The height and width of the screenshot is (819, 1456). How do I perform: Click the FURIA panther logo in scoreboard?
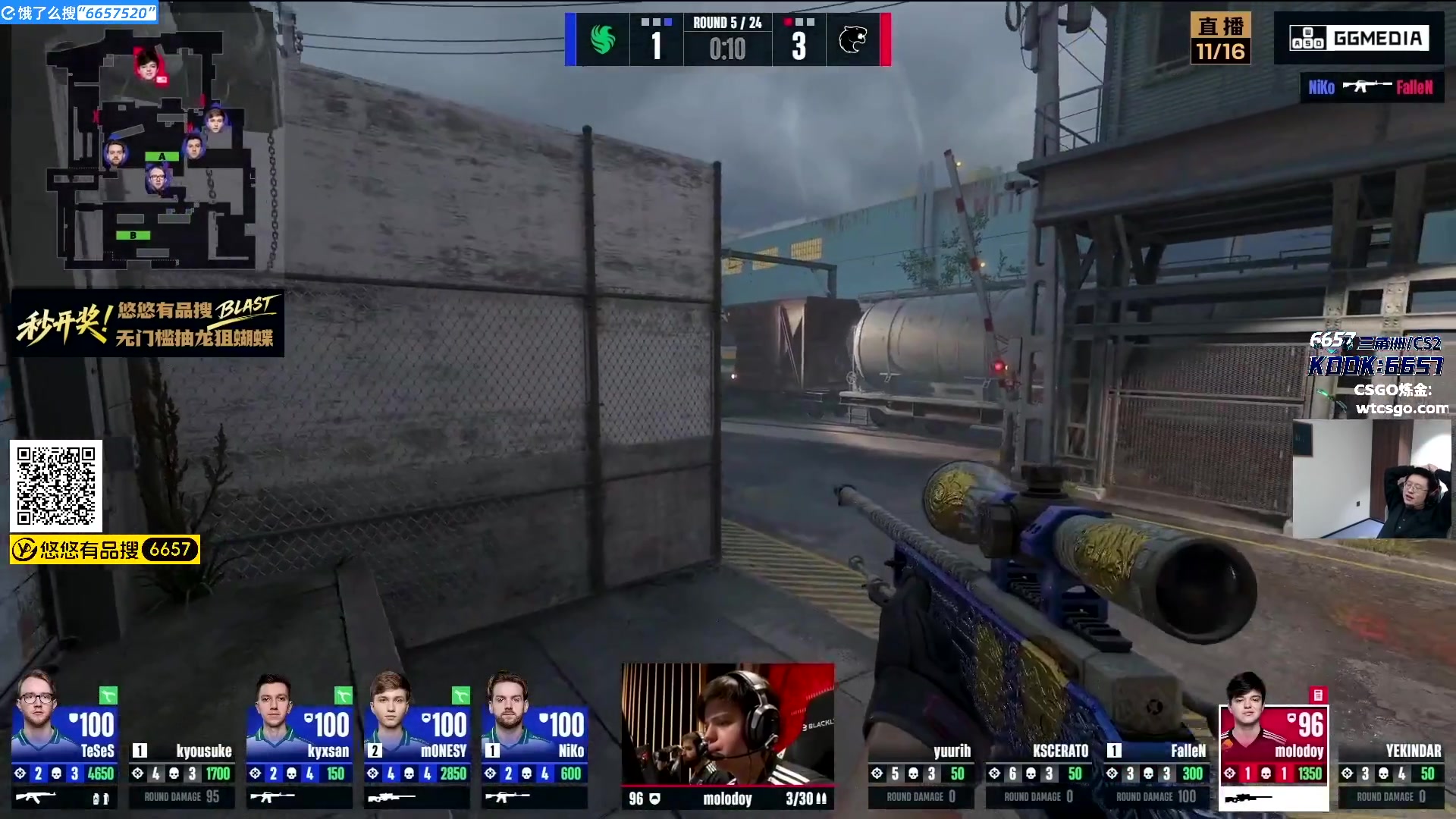pyautogui.click(x=852, y=39)
